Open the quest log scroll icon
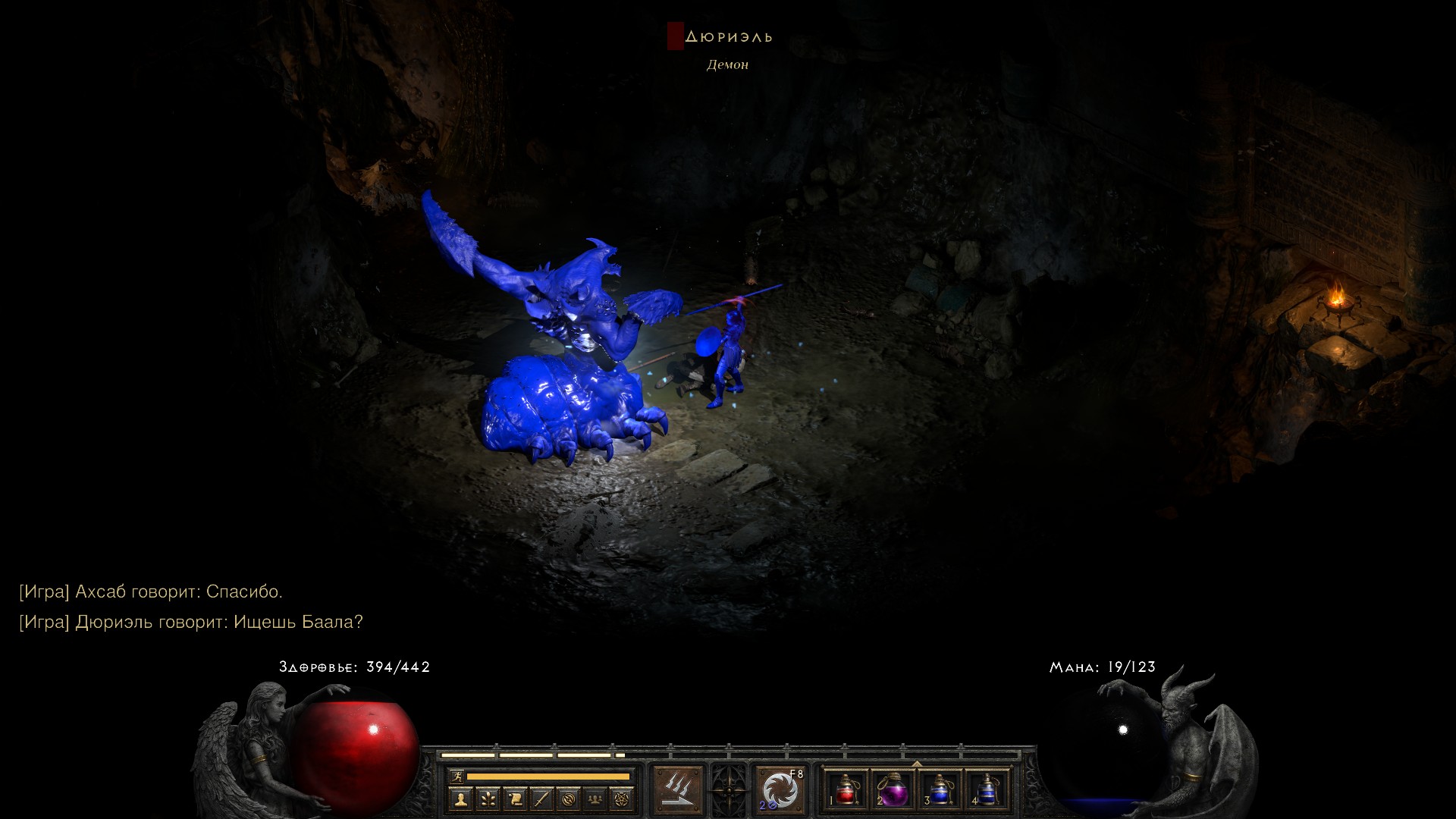The width and height of the screenshot is (1456, 819). (515, 799)
